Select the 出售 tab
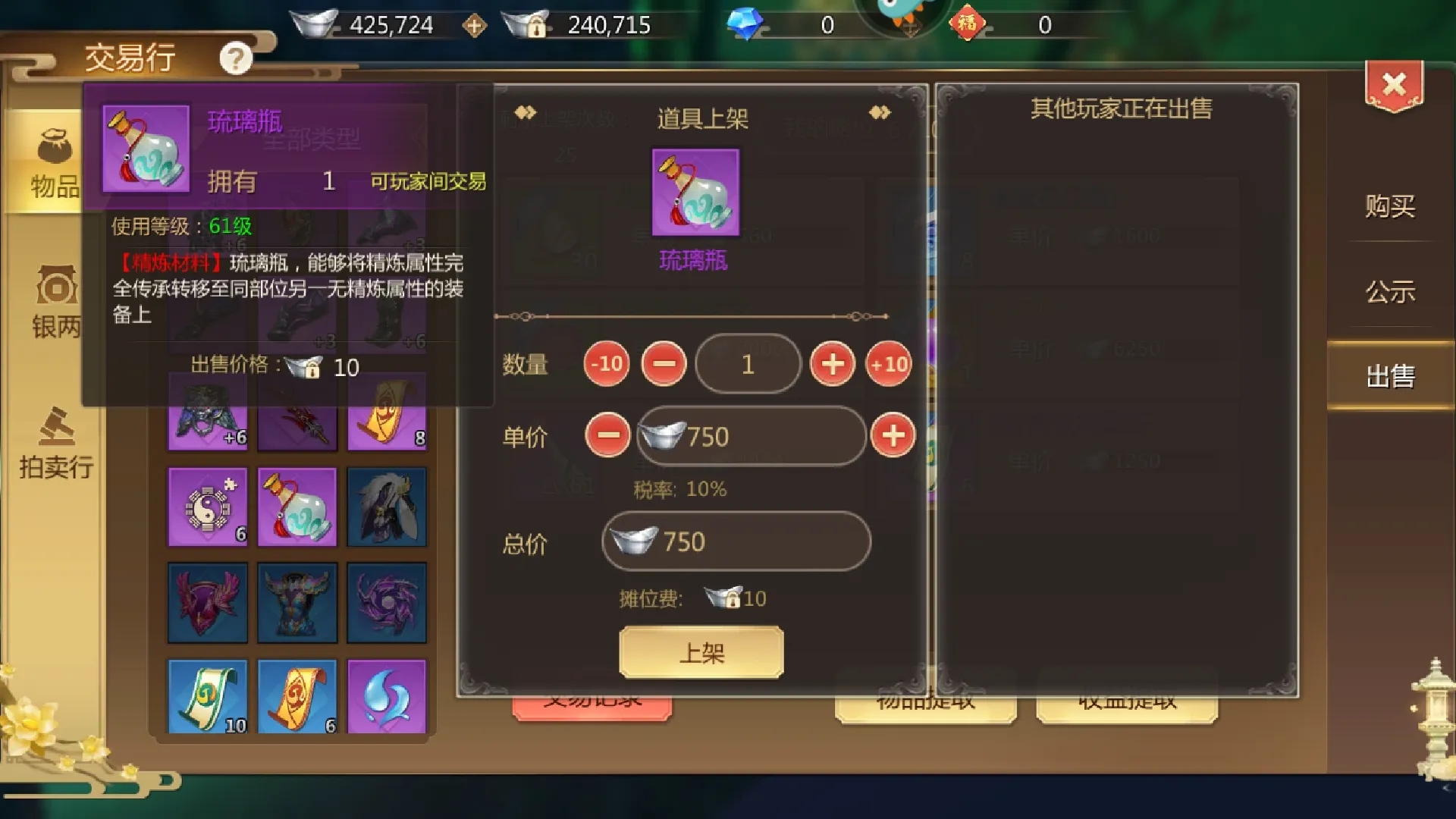This screenshot has height=819, width=1456. point(1392,375)
